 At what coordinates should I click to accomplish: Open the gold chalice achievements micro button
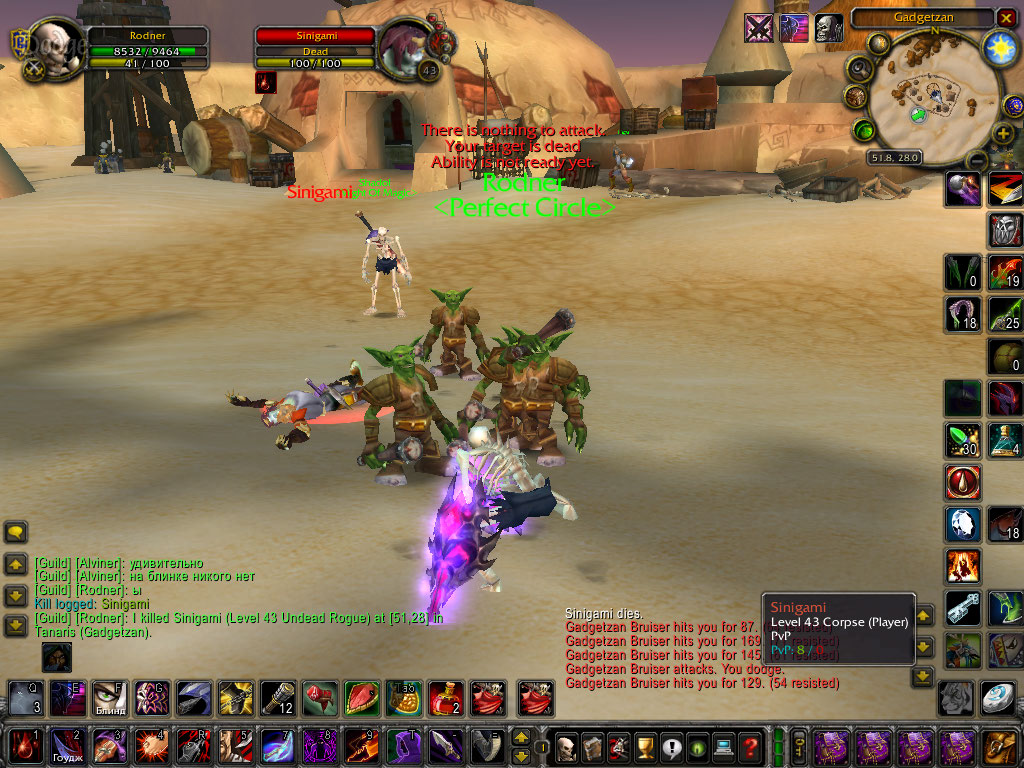pyautogui.click(x=644, y=746)
